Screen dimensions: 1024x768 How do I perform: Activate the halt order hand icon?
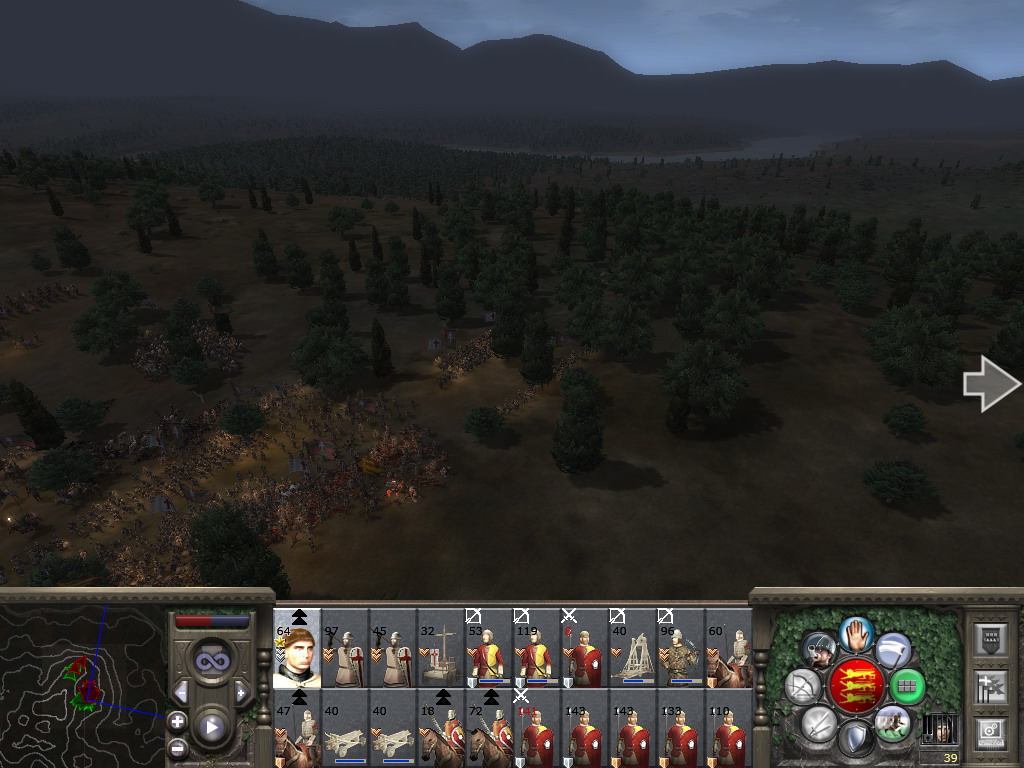coord(856,633)
